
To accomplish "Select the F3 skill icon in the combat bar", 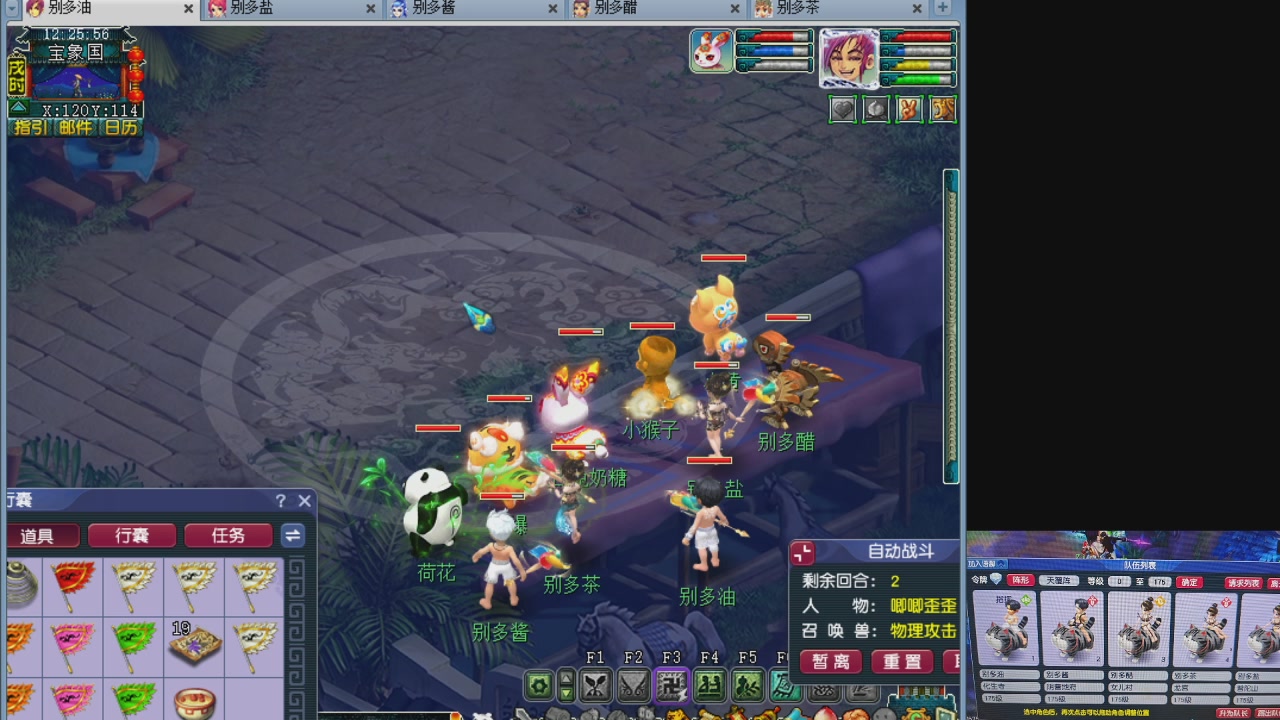I will coord(671,684).
